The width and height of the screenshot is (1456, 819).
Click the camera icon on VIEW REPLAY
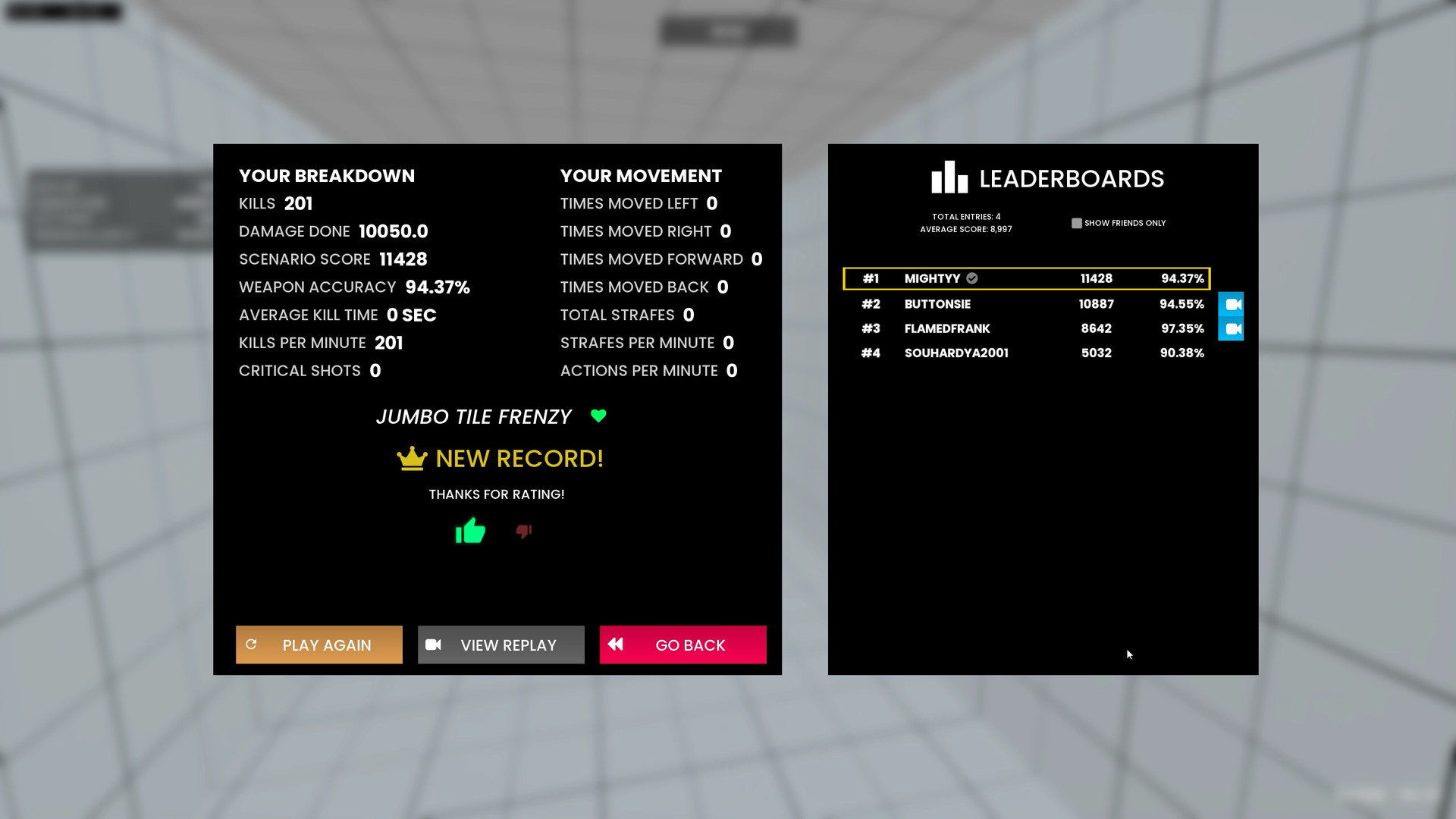tap(435, 644)
